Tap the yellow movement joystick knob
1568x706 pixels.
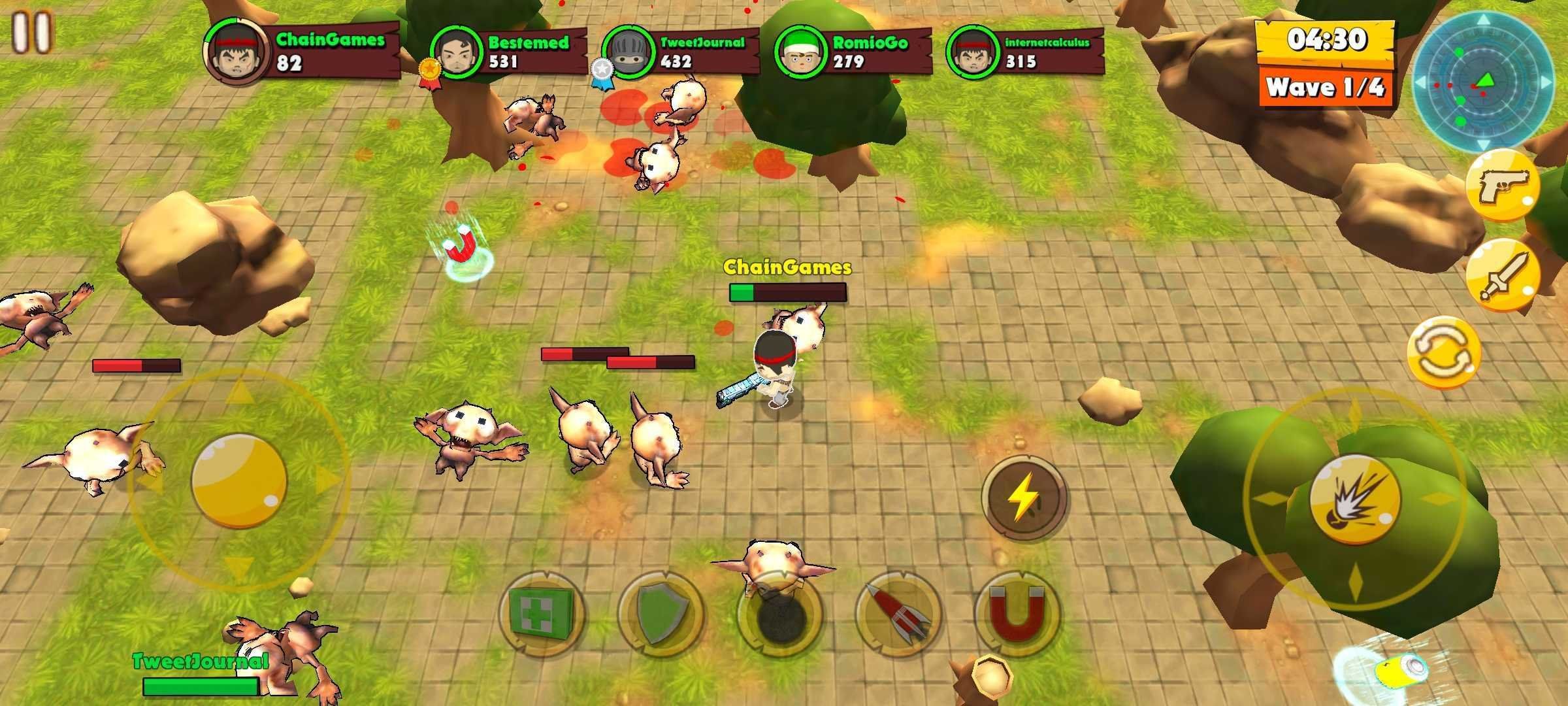[x=239, y=480]
